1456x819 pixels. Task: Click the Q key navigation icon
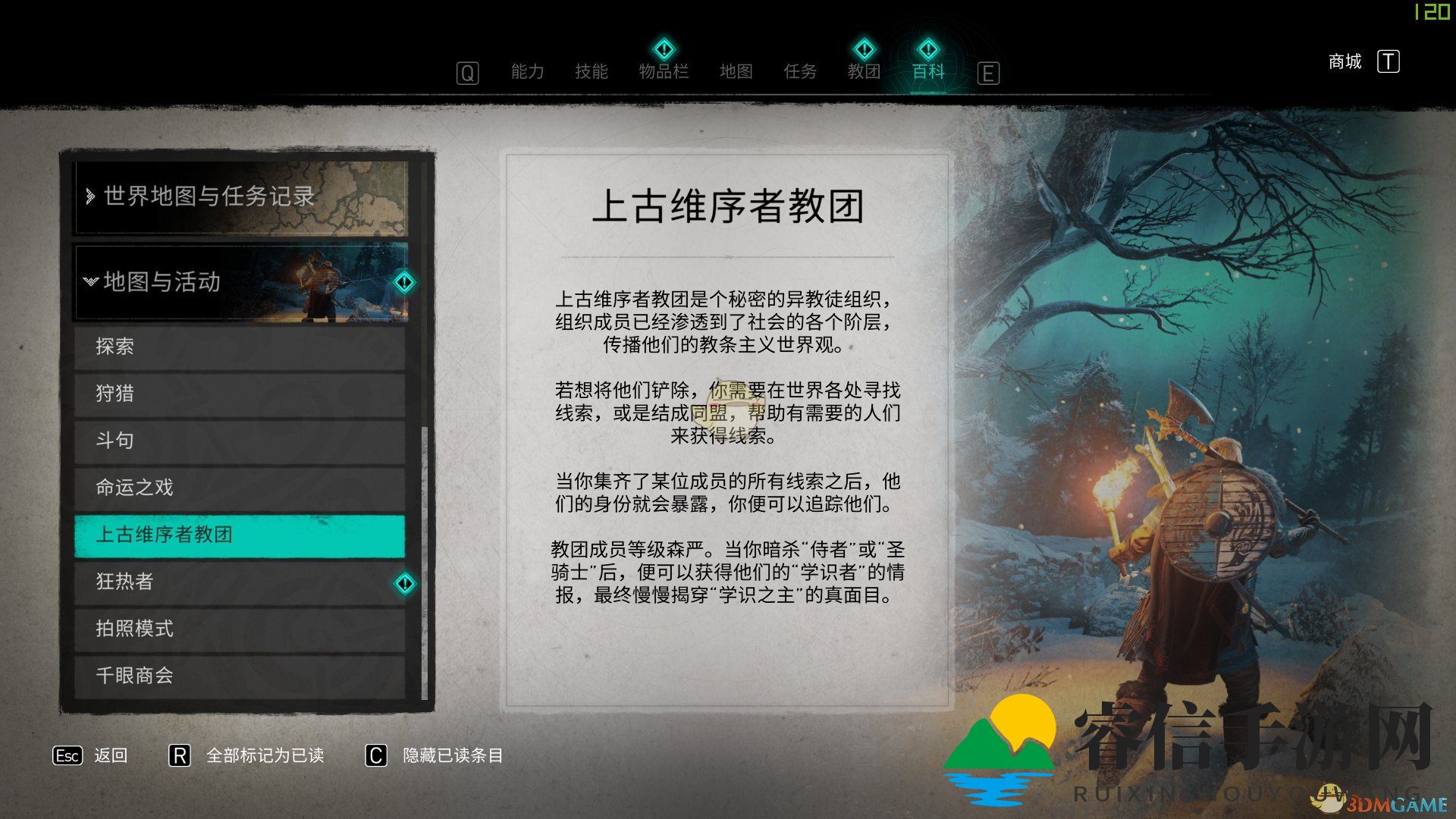coord(466,74)
